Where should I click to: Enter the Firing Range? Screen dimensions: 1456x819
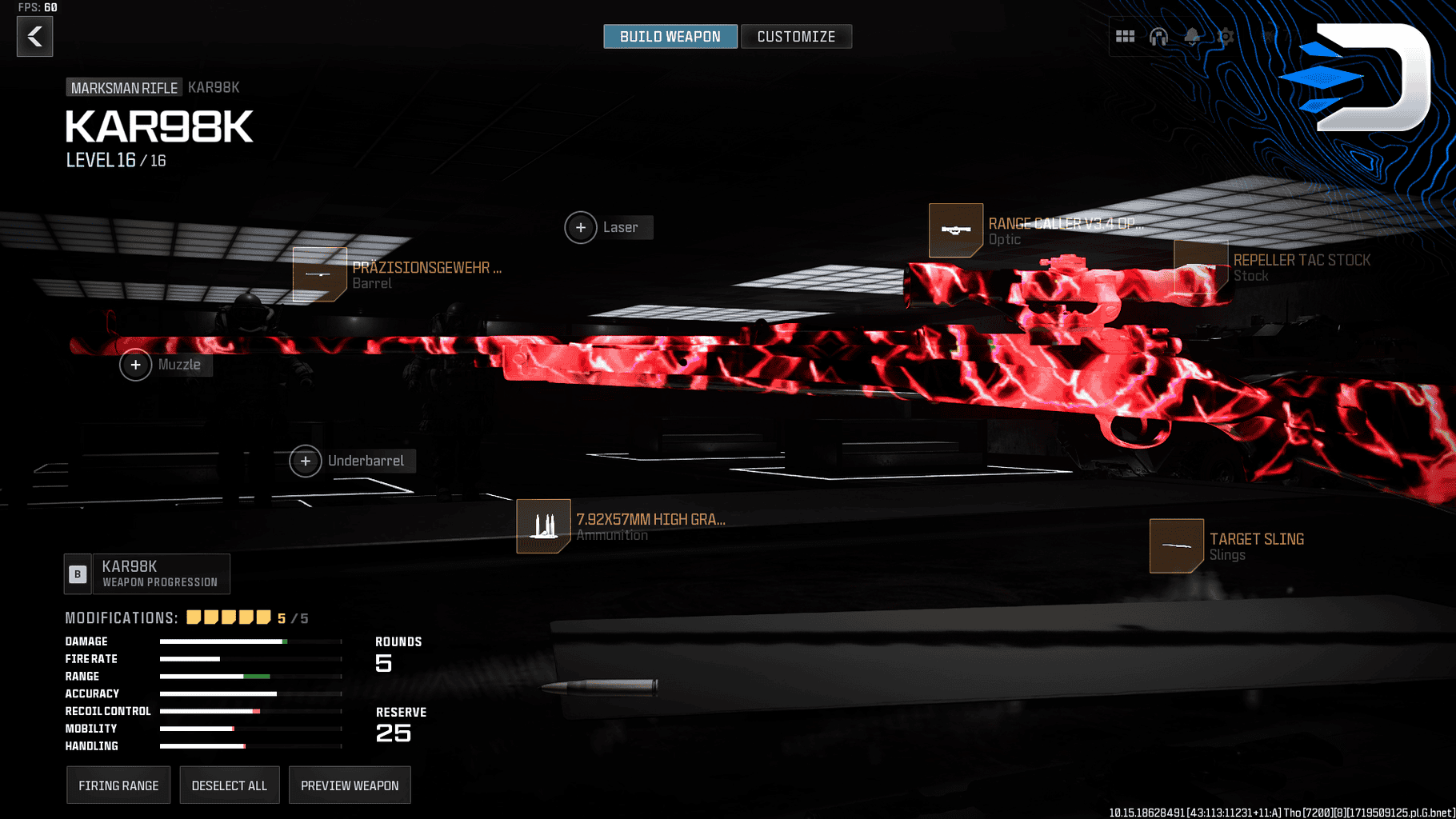click(118, 785)
